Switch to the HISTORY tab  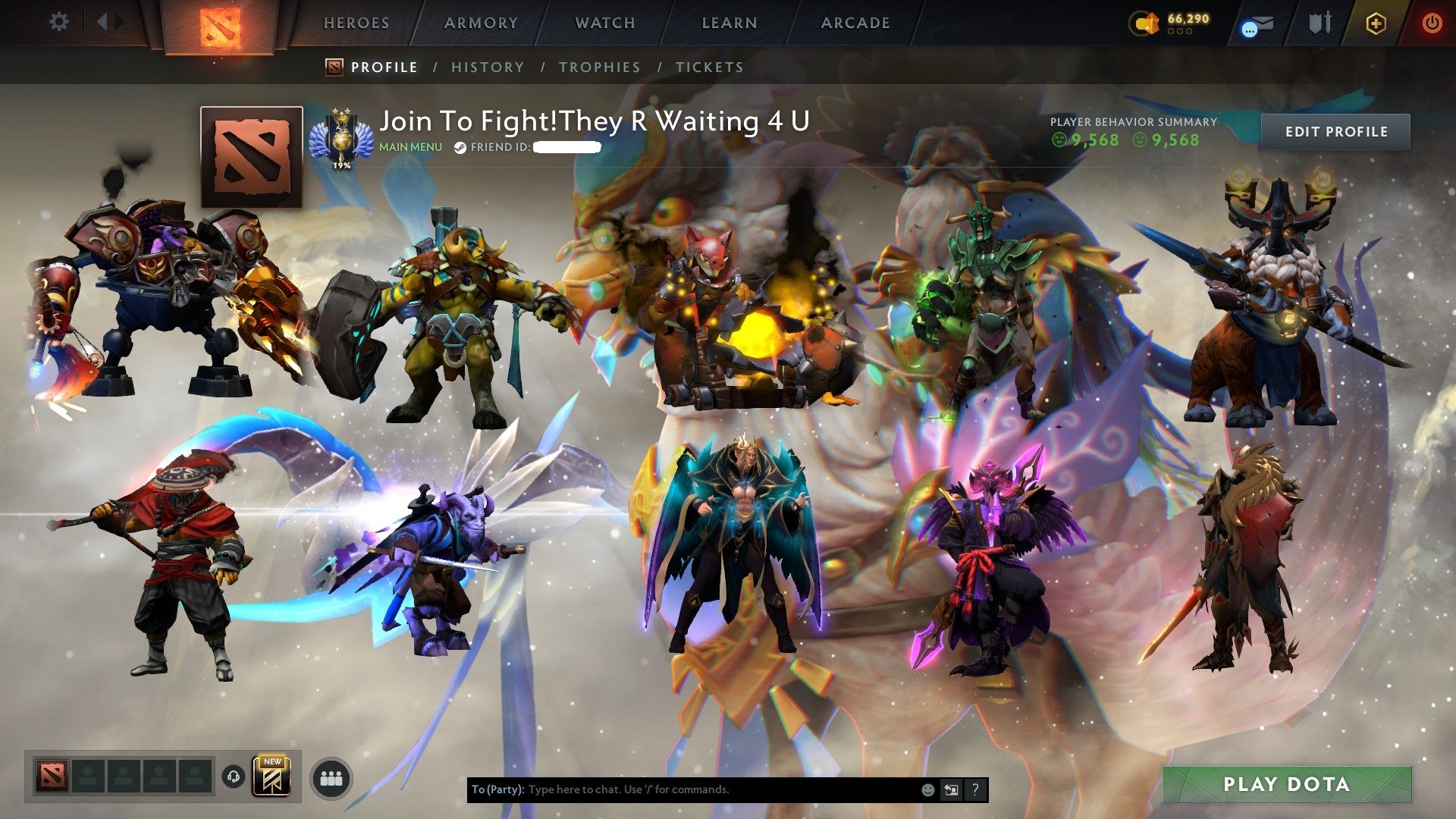point(487,67)
